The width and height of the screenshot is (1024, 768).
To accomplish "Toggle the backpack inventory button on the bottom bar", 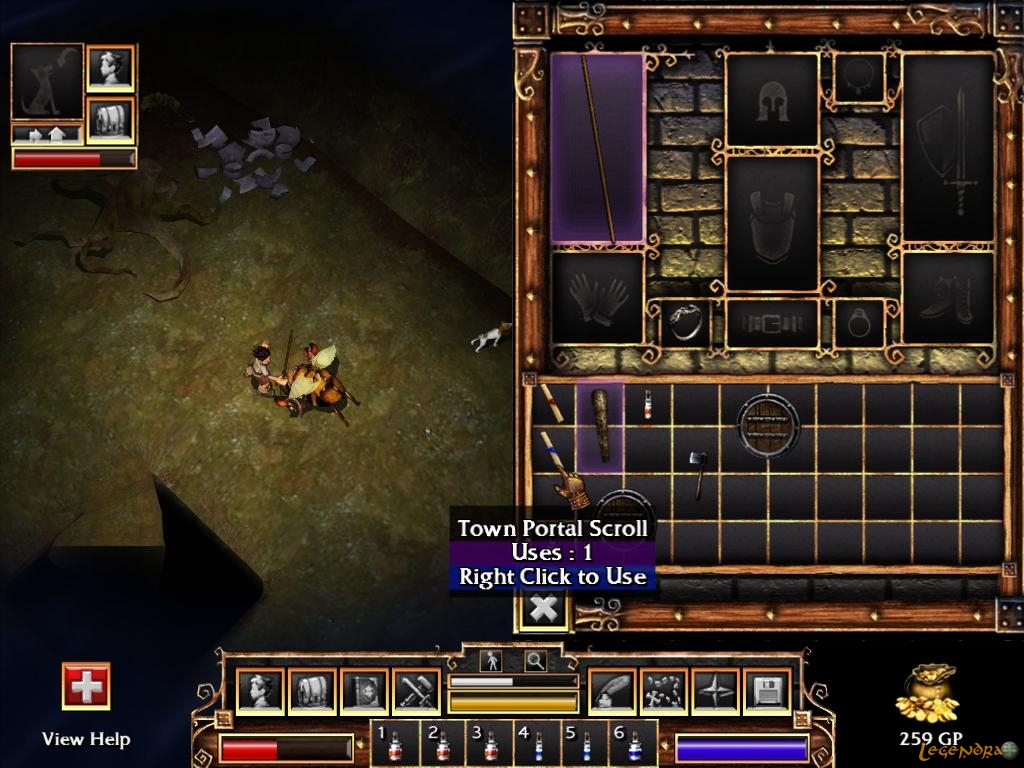I will pos(312,691).
